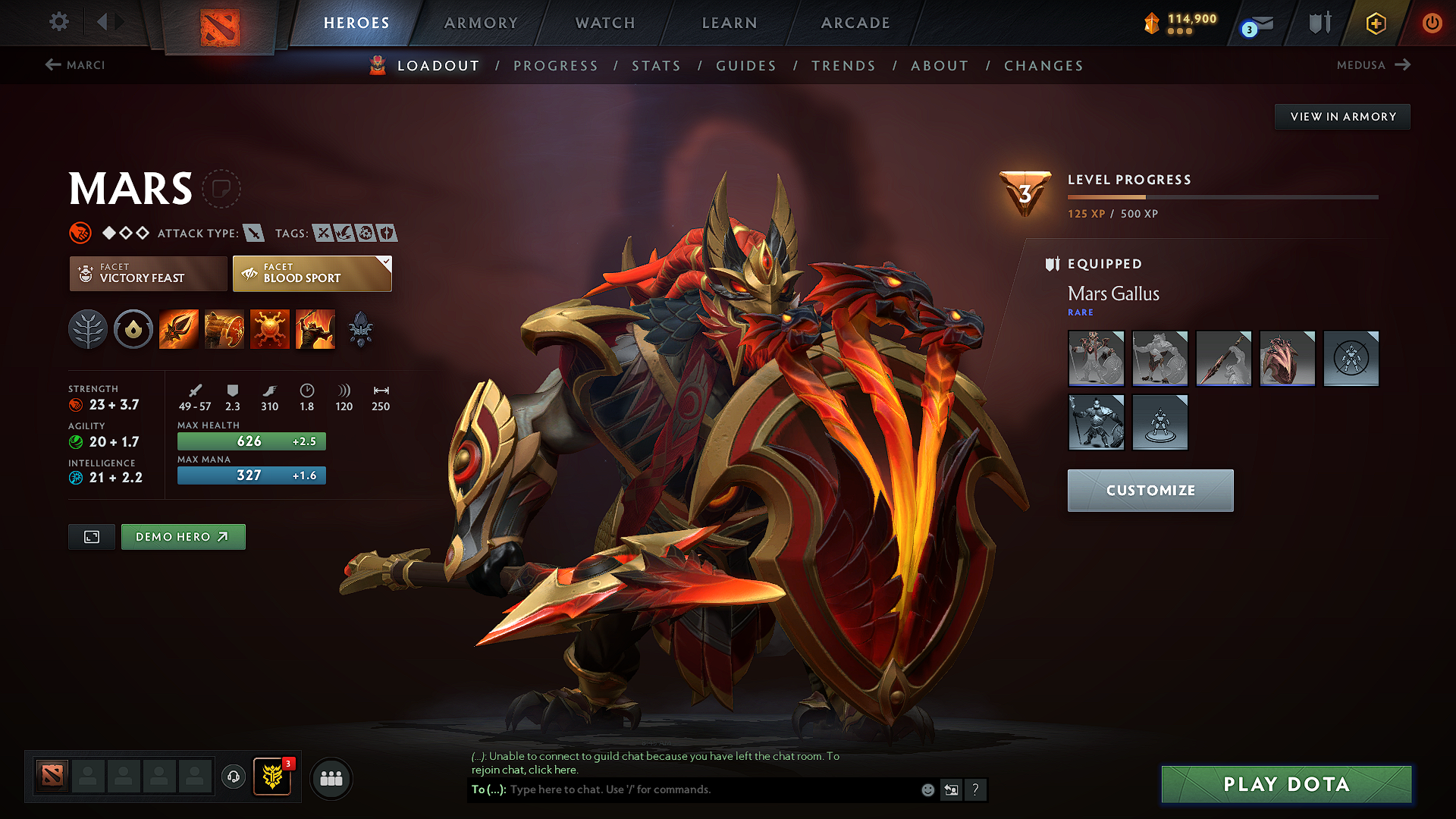Open Mars's talent tree icon
Screen dimensions: 1456x819
coord(88,328)
